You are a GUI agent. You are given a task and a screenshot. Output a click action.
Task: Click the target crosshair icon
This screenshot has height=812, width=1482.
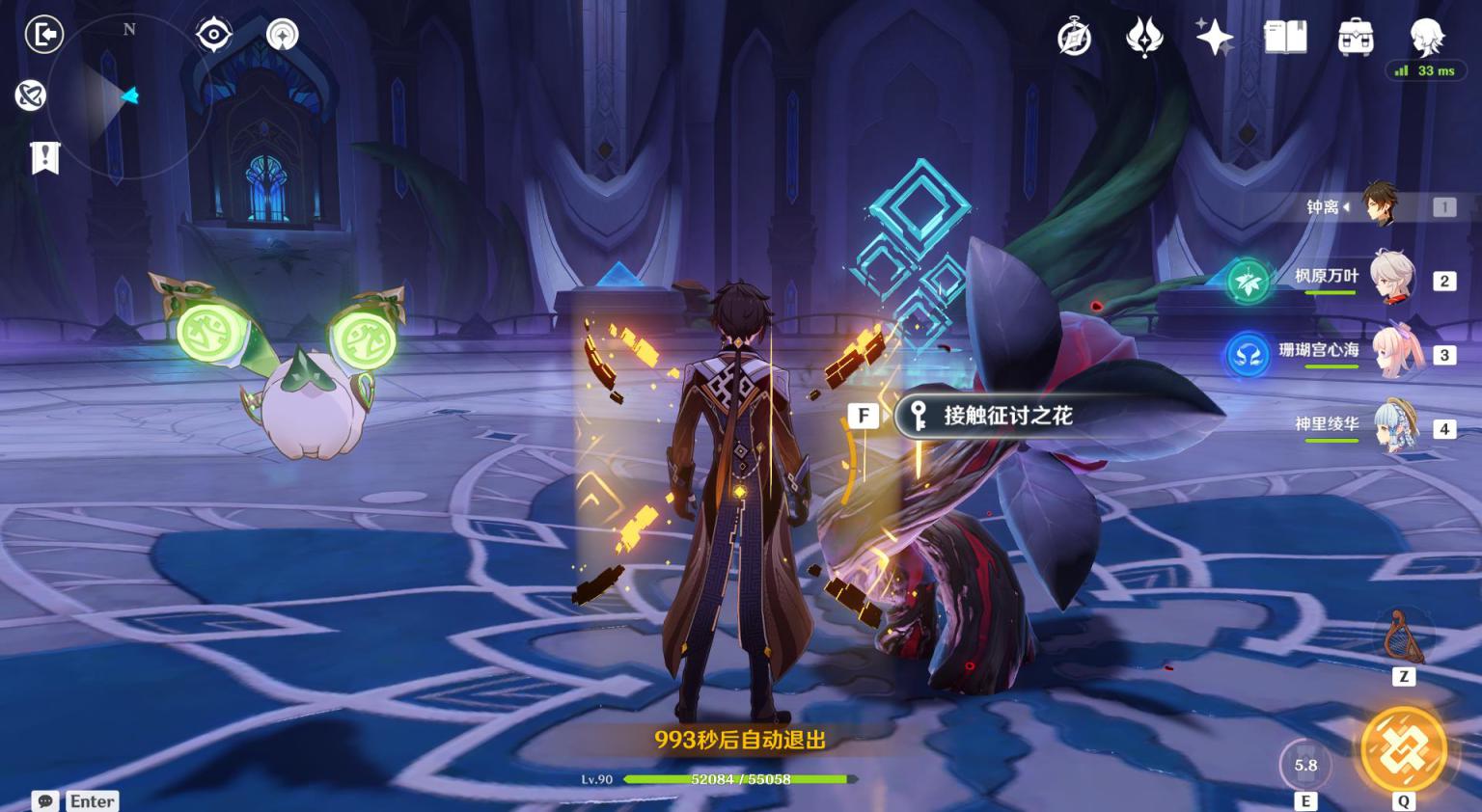point(213,36)
